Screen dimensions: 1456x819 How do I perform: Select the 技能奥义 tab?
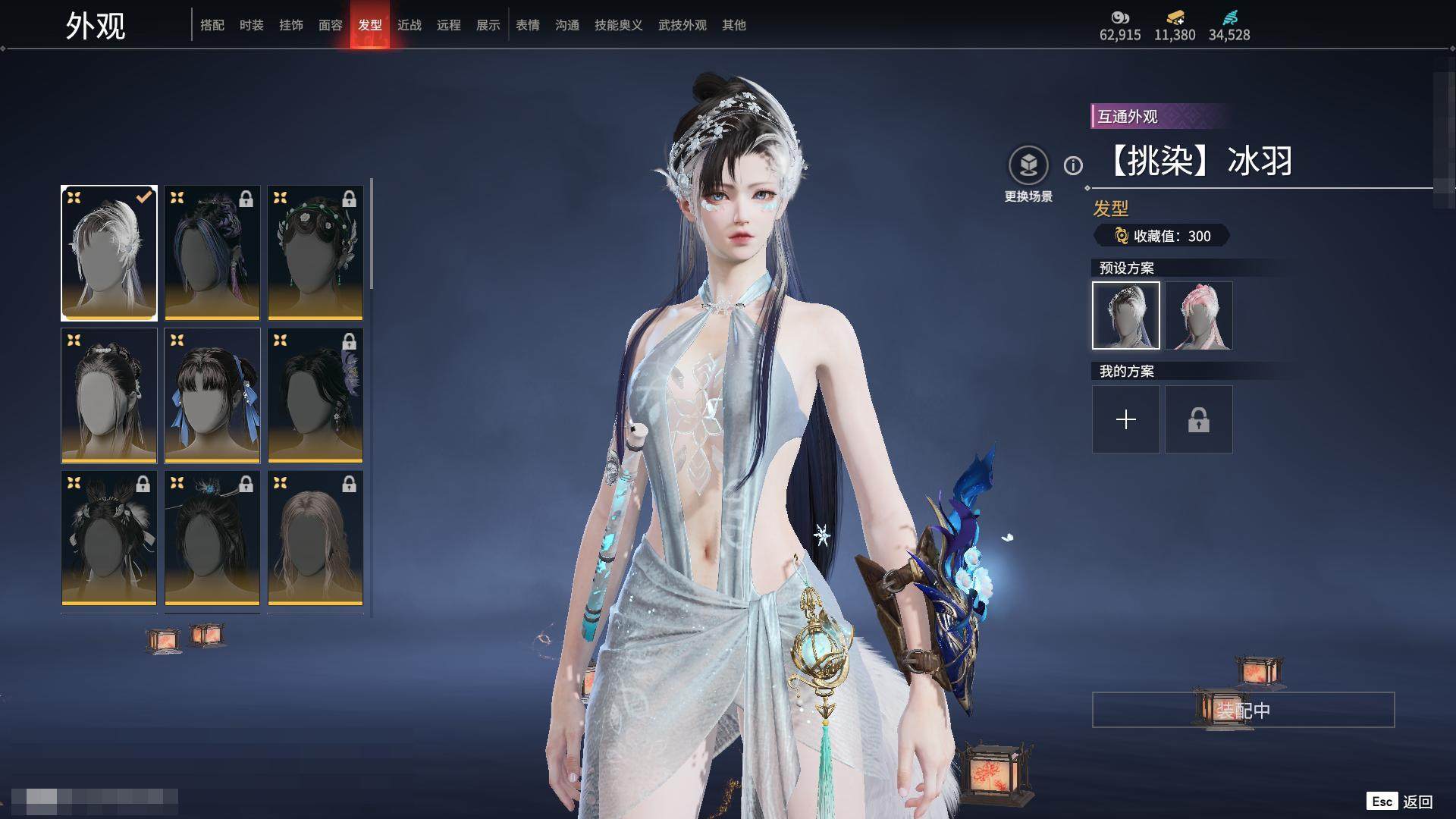click(619, 25)
